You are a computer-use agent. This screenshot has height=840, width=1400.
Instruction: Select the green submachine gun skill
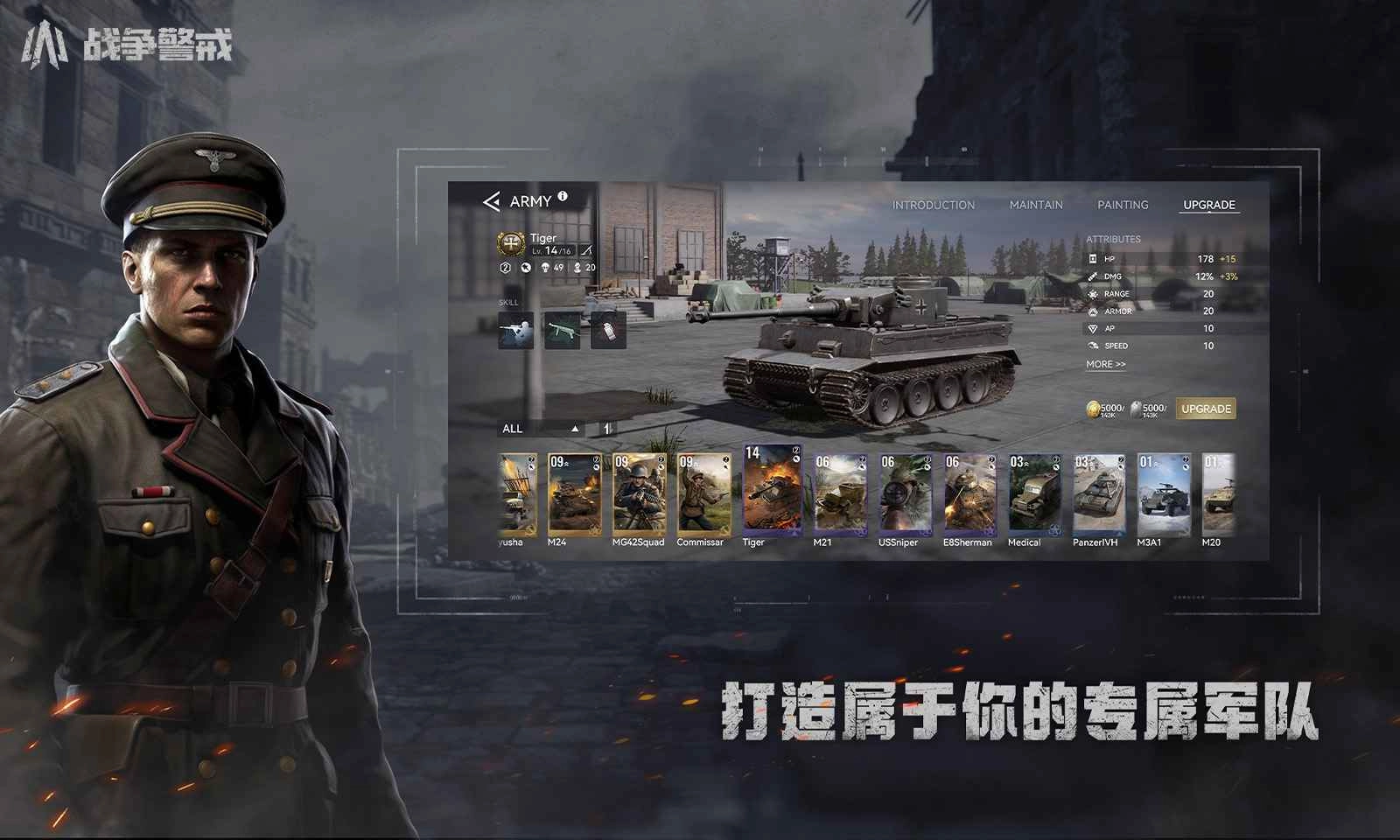[x=563, y=331]
